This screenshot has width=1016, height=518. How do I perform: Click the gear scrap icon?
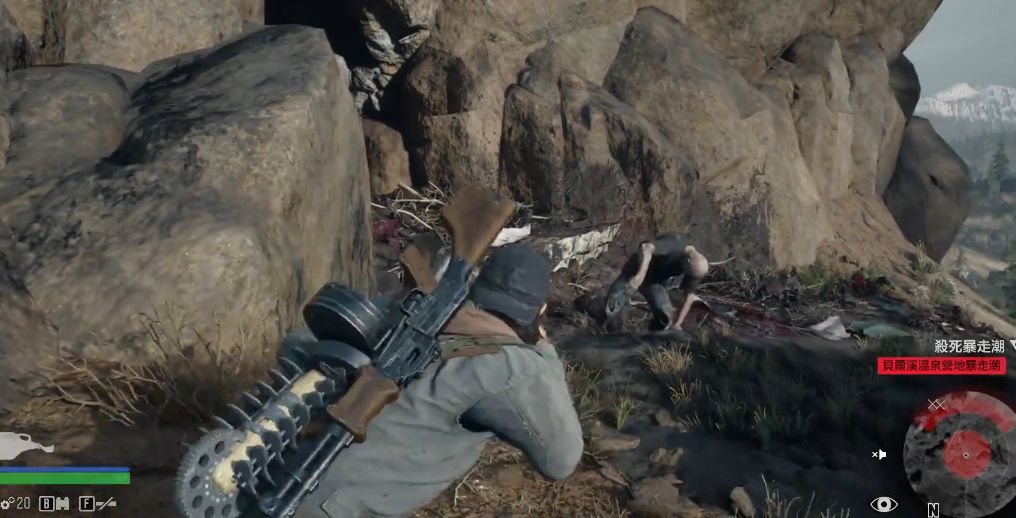point(8,503)
